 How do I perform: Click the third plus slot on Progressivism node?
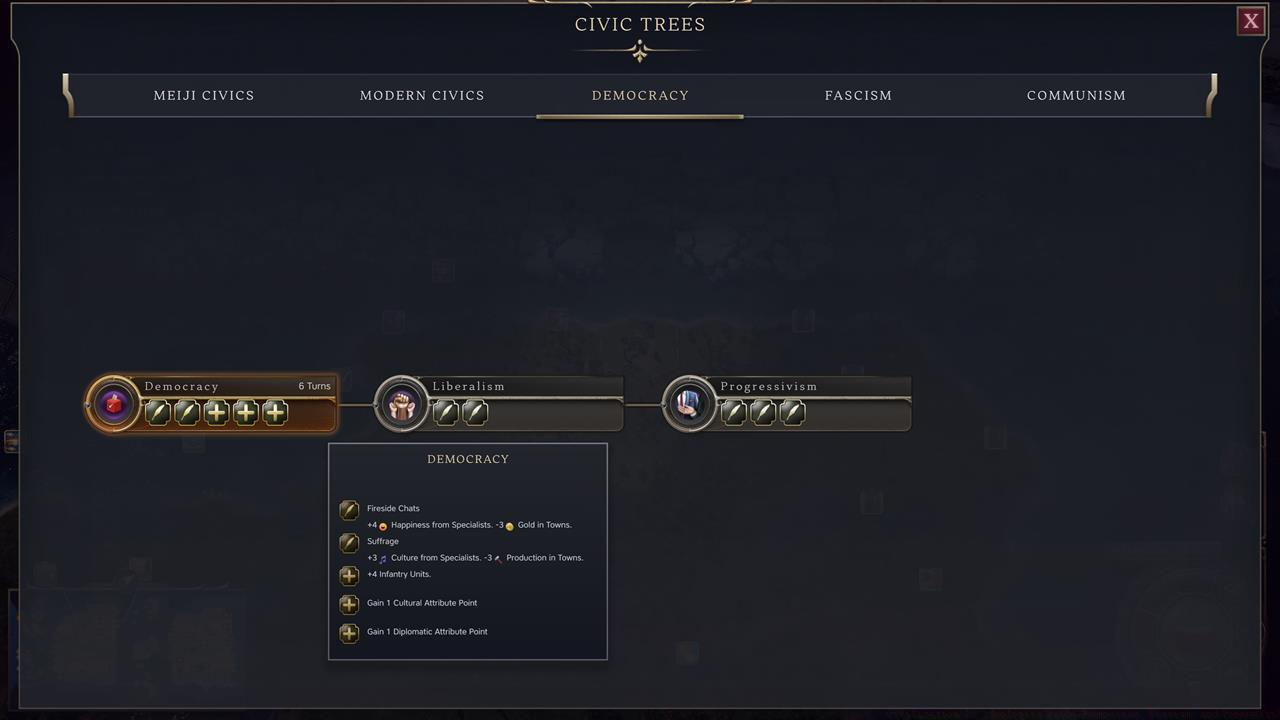[x=792, y=412]
